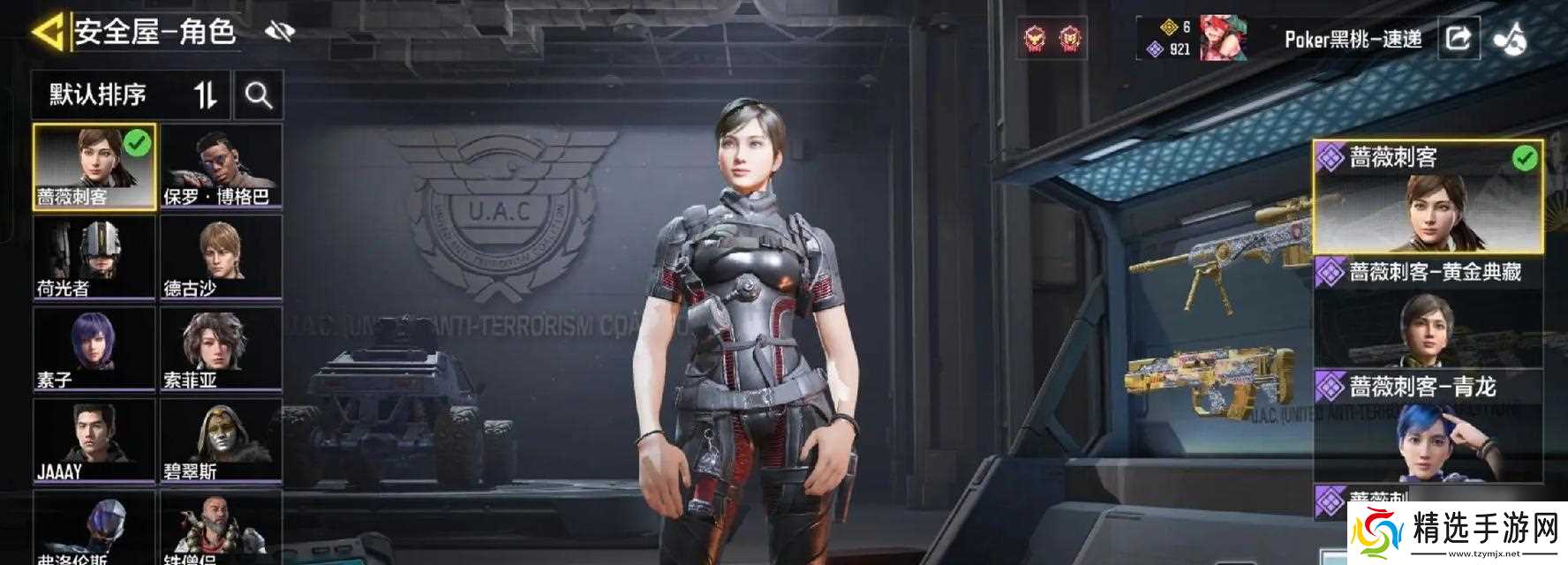1568x565 pixels.
Task: Choose the 保罗·博格巴 character tile
Action: click(x=221, y=167)
